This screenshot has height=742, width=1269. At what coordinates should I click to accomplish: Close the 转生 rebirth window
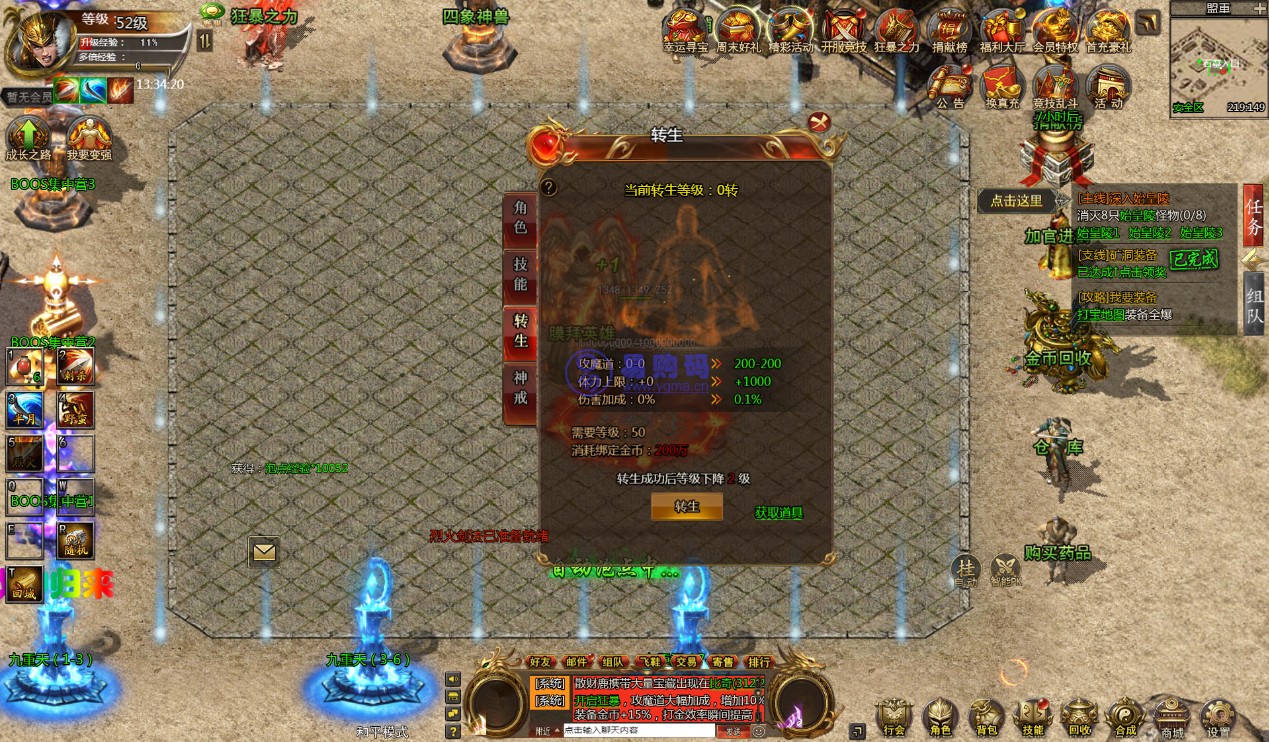click(820, 123)
